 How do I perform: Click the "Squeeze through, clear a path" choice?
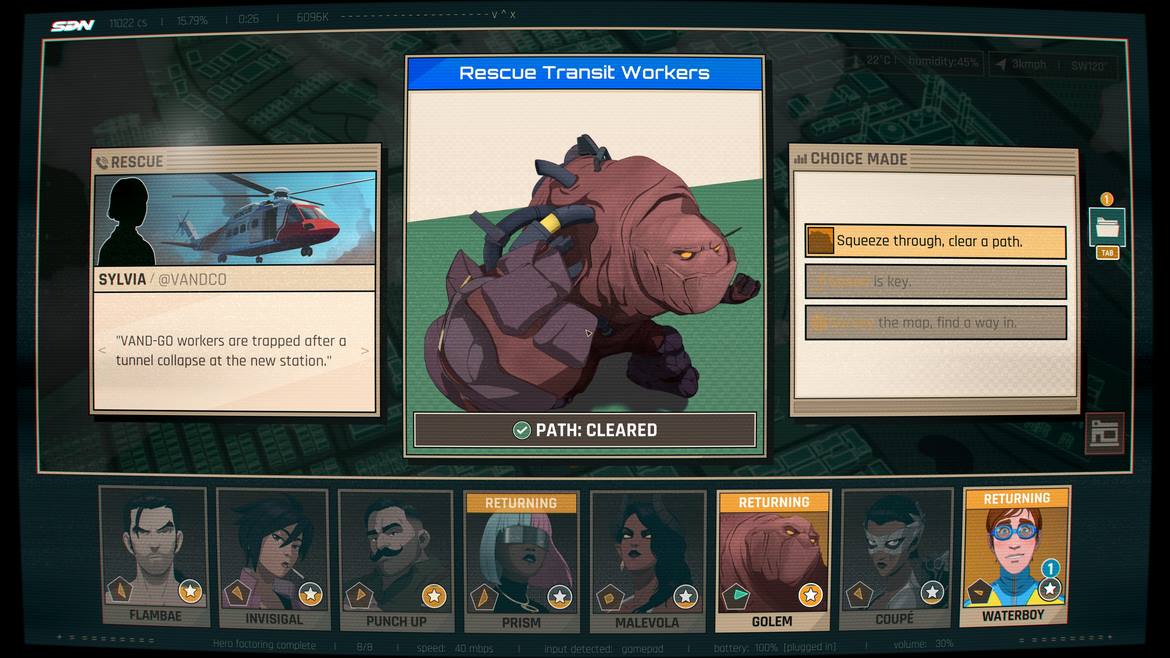click(935, 241)
